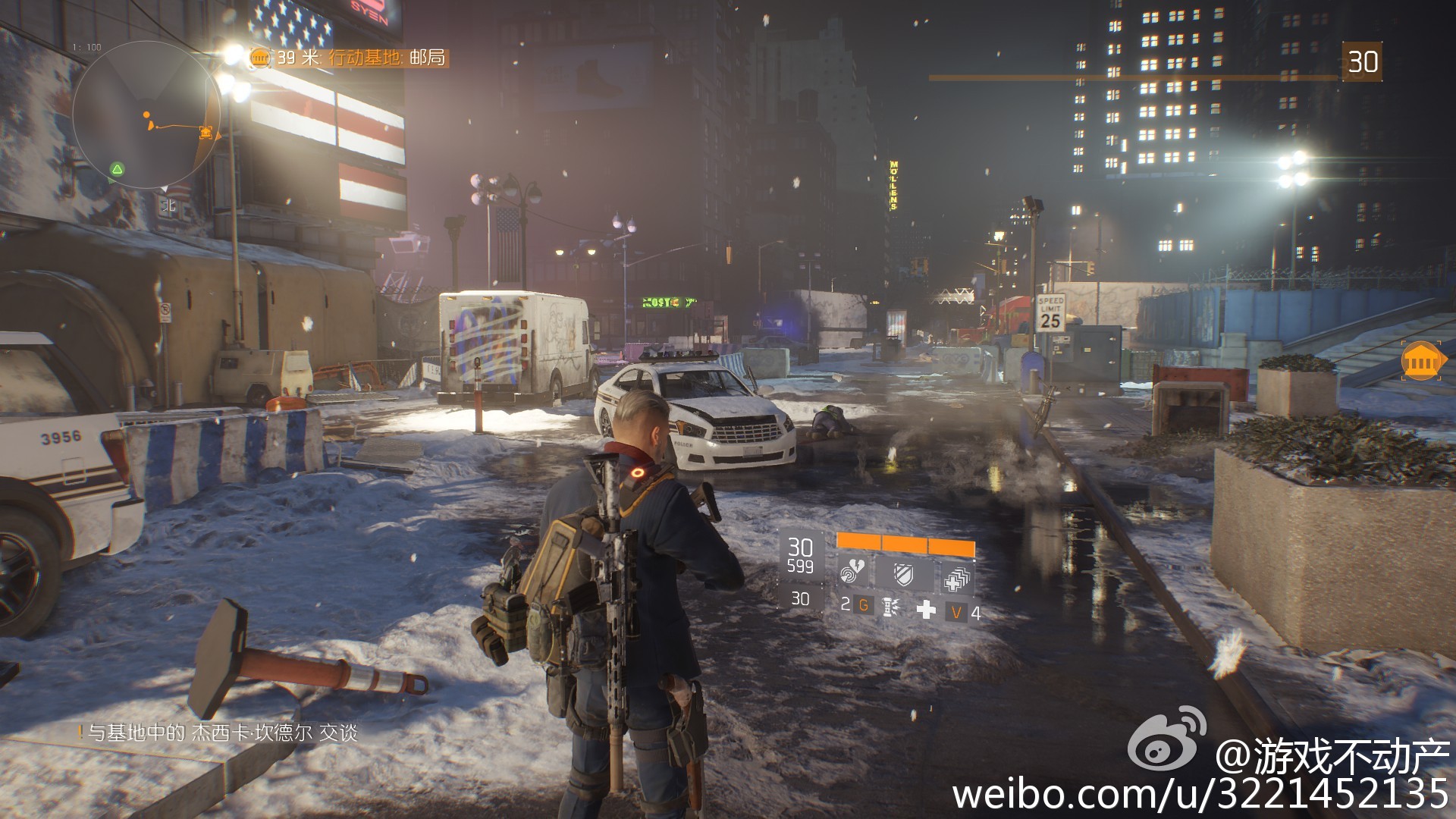Image resolution: width=1456 pixels, height=819 pixels.
Task: Select the Base of Operations marker on minimap
Action: click(206, 133)
